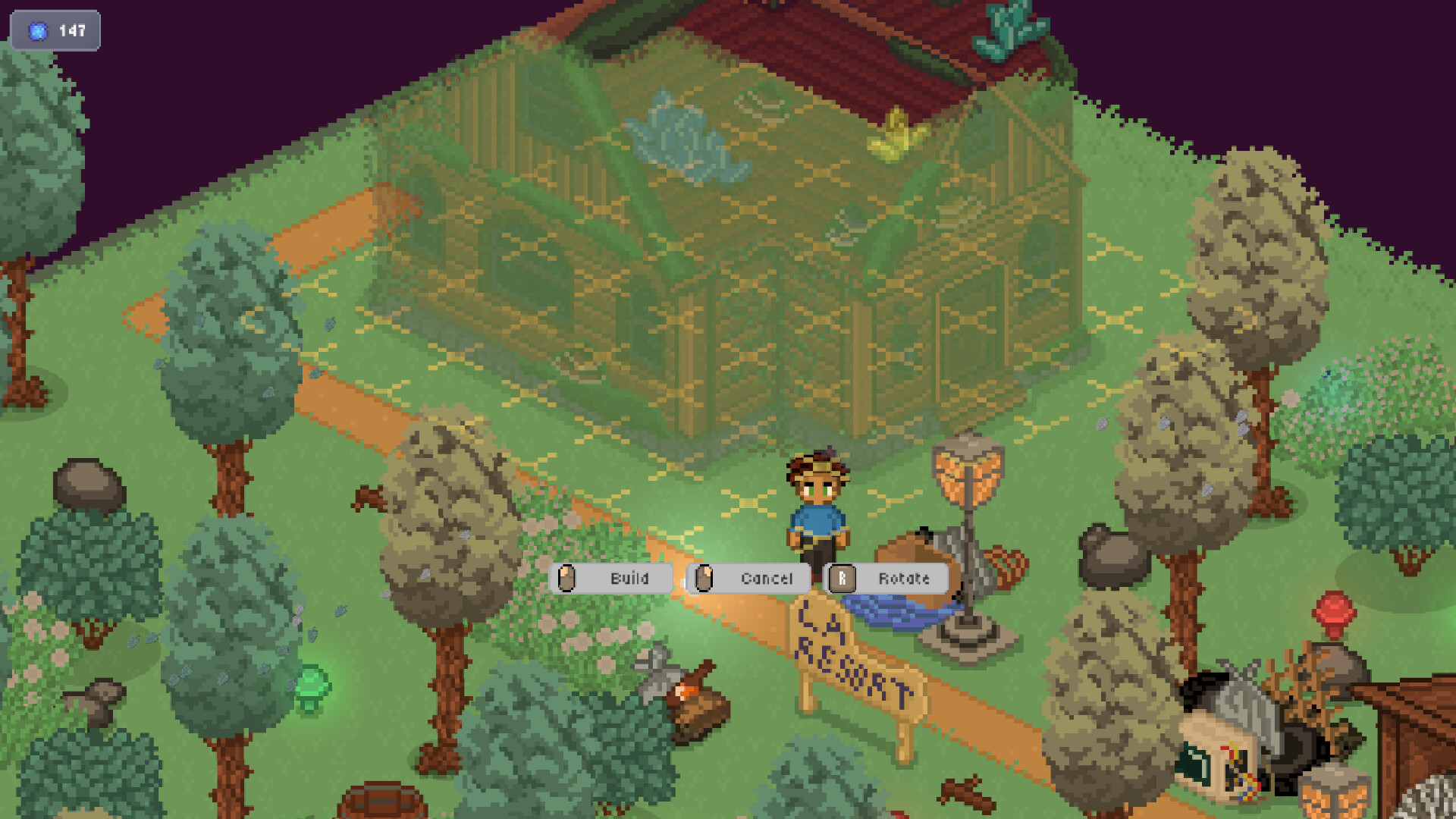This screenshot has width=1456, height=819.
Task: Activate the Rotate option
Action: [x=904, y=579]
